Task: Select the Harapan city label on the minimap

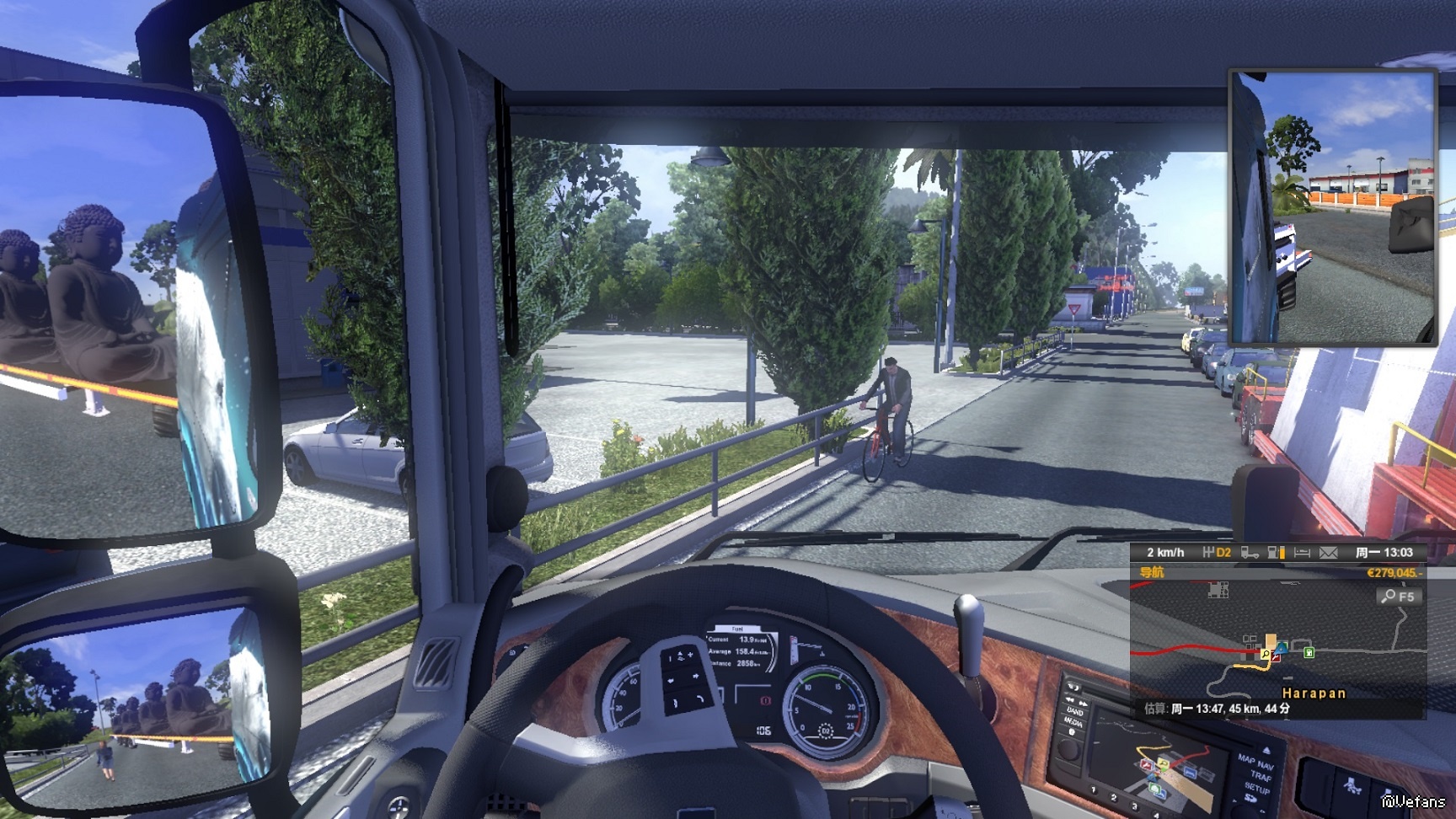Action: click(1314, 693)
